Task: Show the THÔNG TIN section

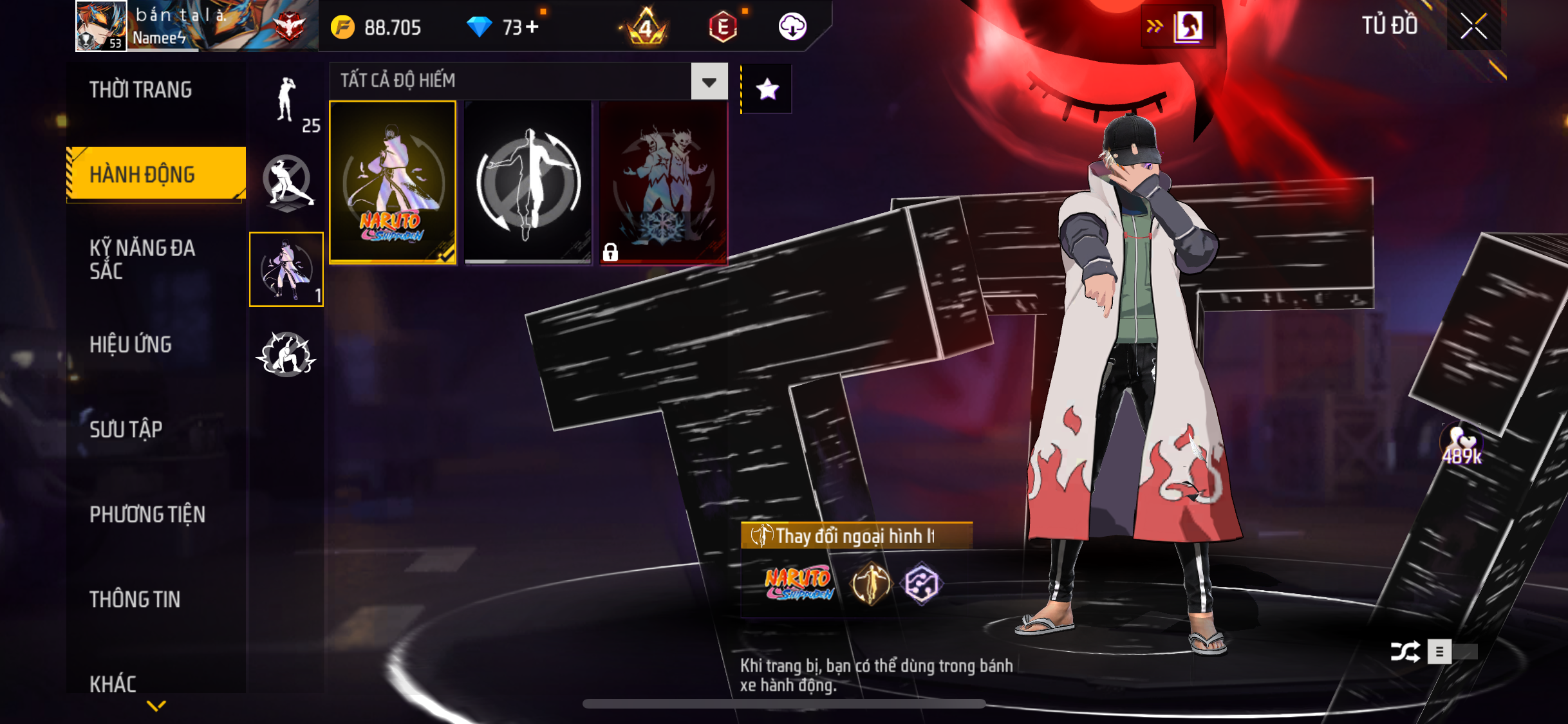Action: pyautogui.click(x=135, y=599)
